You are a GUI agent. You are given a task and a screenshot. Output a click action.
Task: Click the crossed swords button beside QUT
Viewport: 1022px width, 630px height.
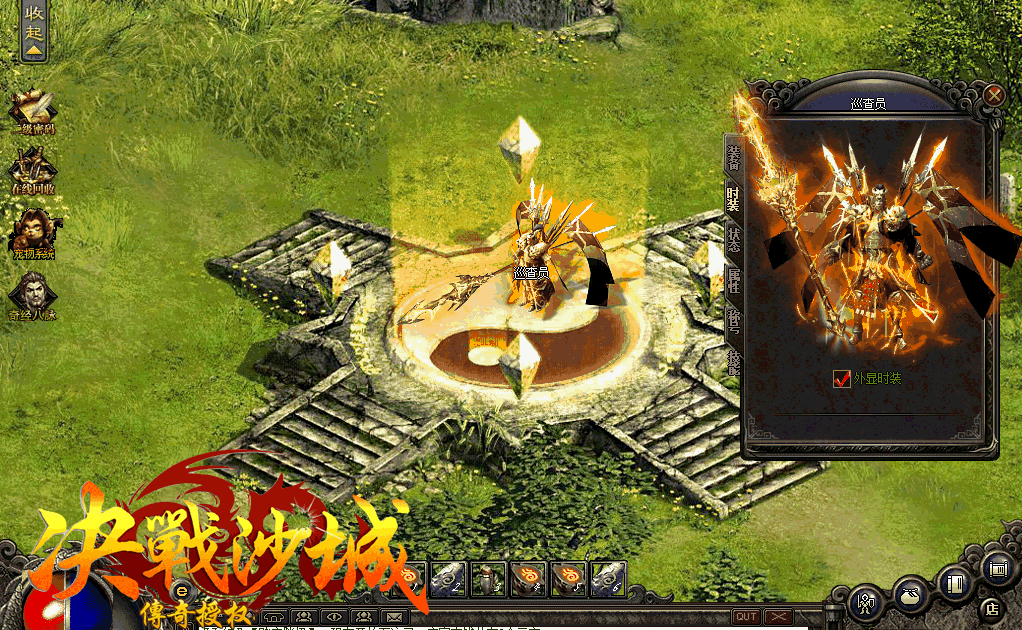[x=779, y=616]
